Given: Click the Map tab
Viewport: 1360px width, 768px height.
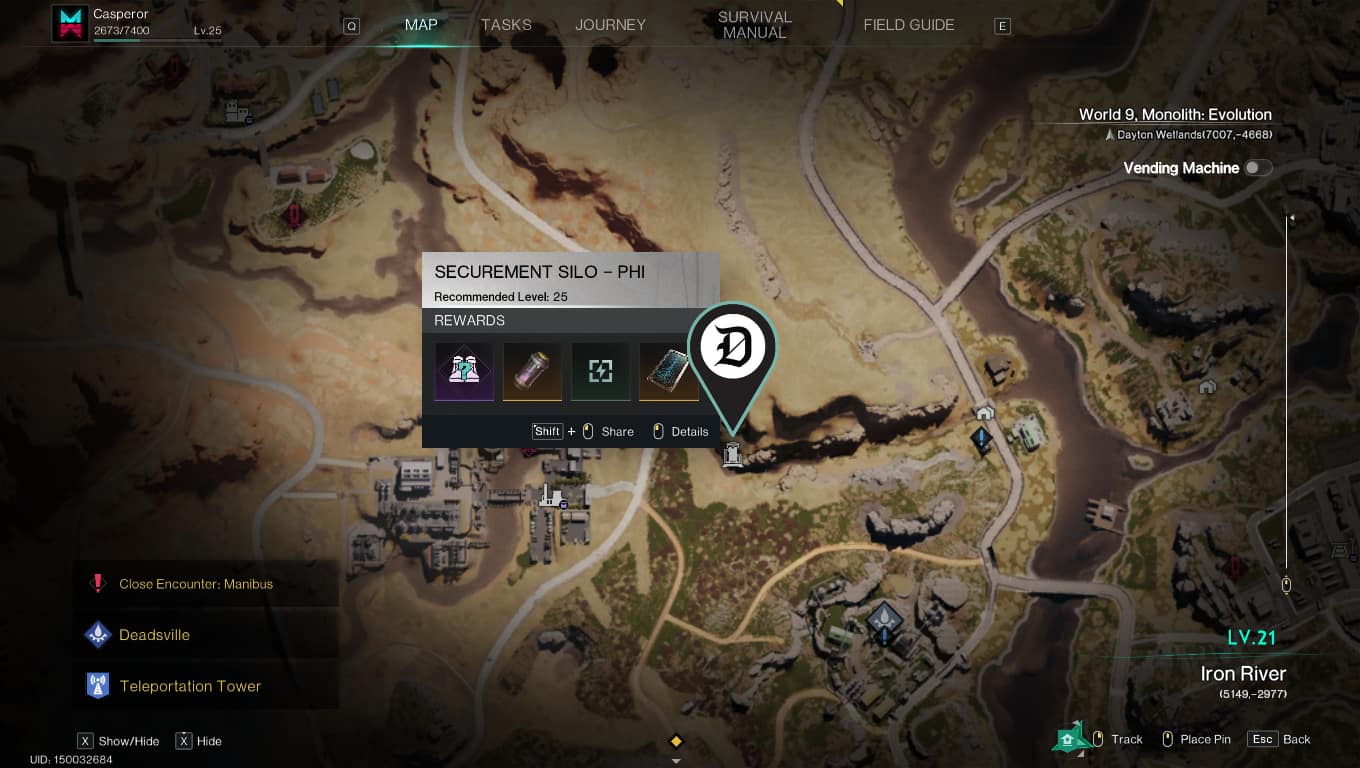Looking at the screenshot, I should [421, 25].
